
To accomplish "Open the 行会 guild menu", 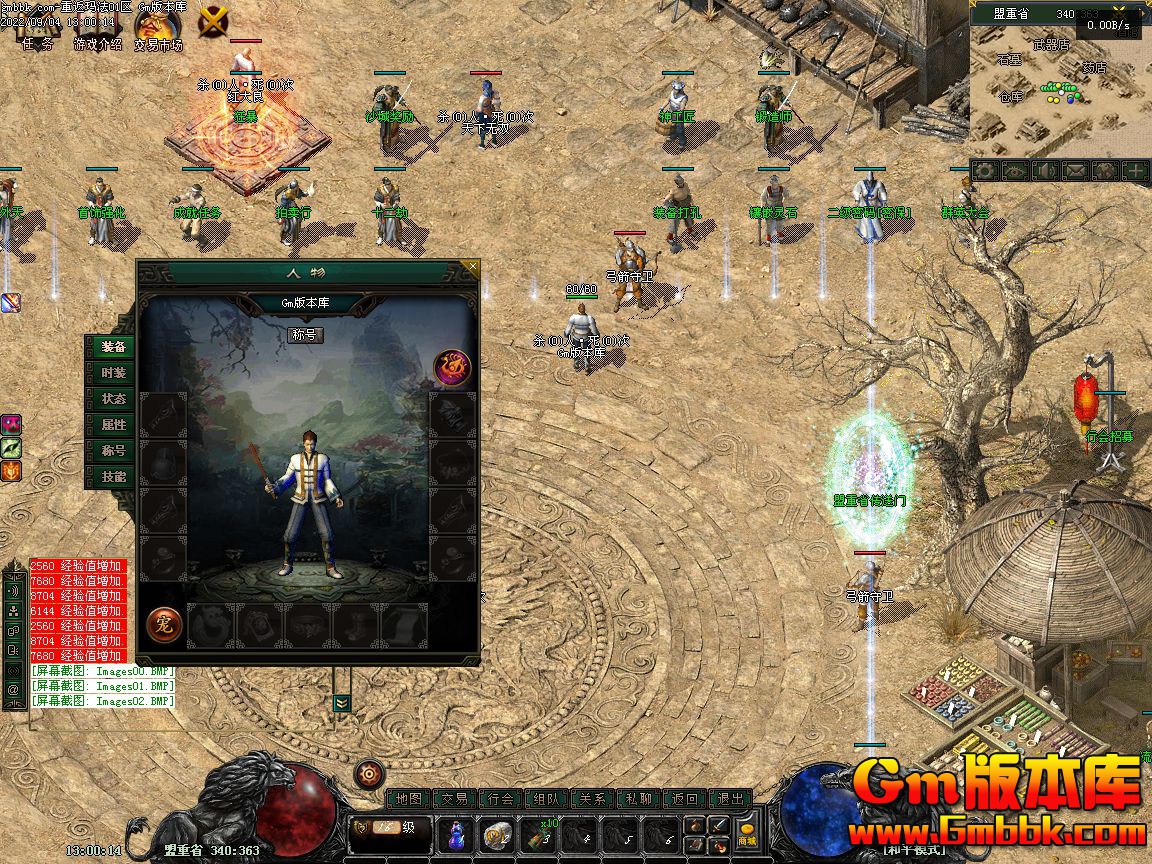I will (501, 799).
